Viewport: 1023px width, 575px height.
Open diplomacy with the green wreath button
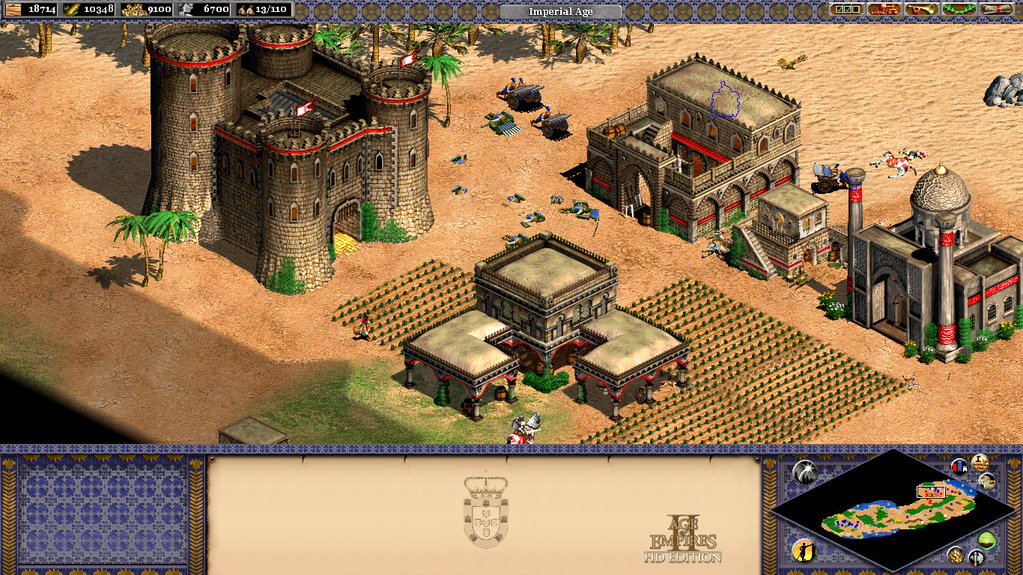958,9
